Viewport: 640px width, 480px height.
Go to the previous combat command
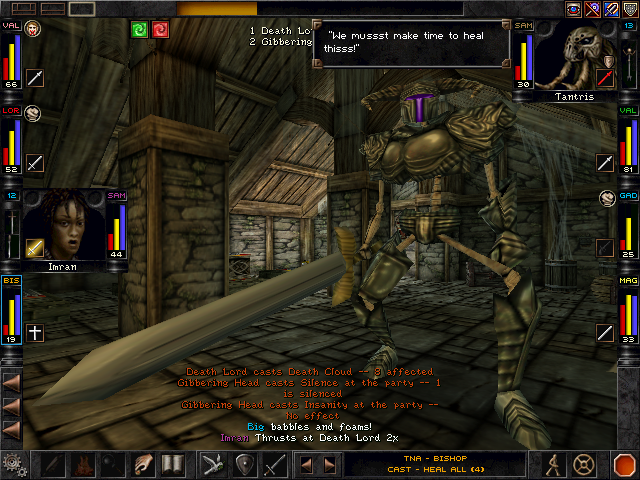[307, 465]
